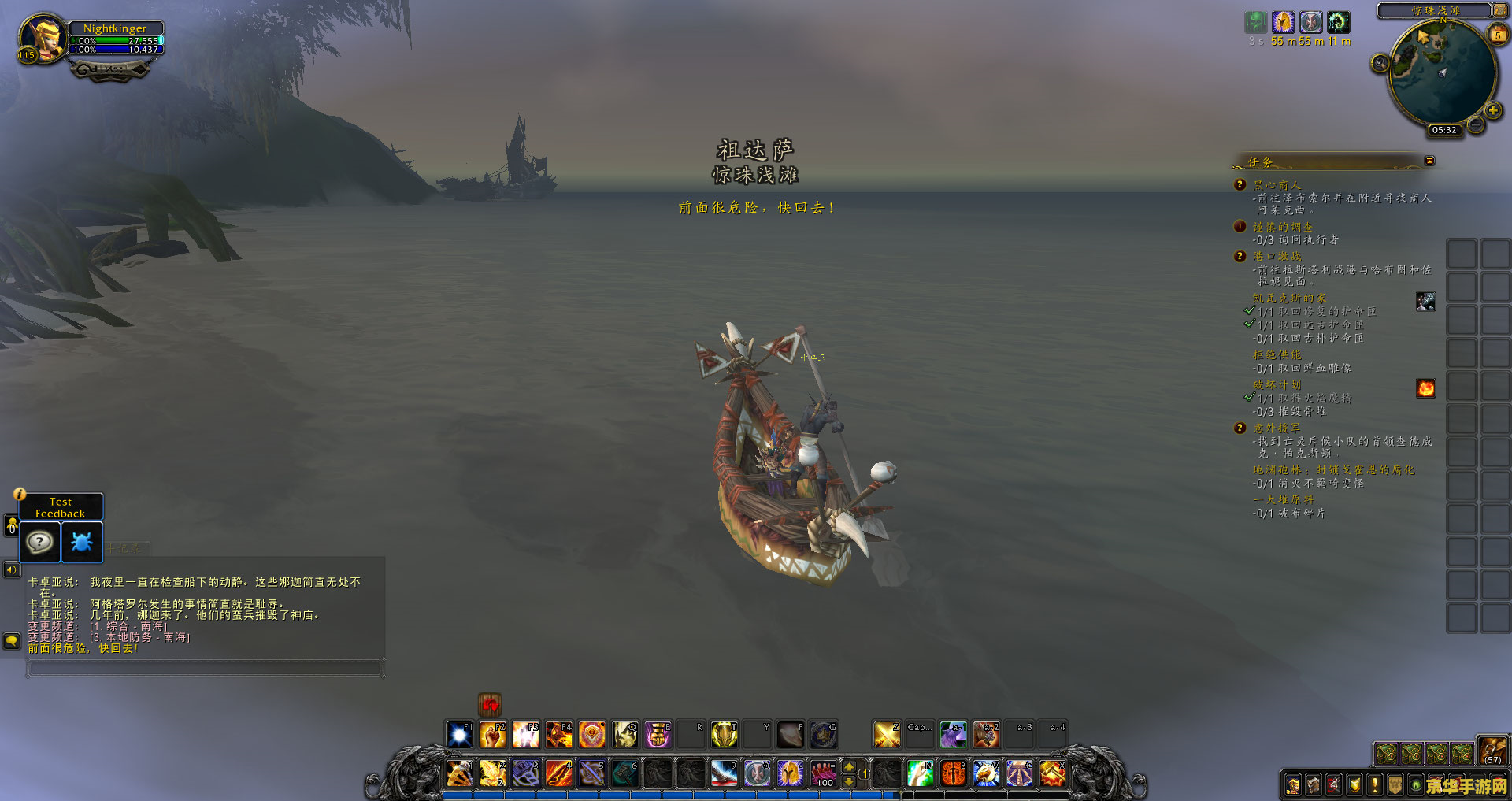Open the character info micro button
Viewport: 1512px width, 801px height.
[1292, 784]
